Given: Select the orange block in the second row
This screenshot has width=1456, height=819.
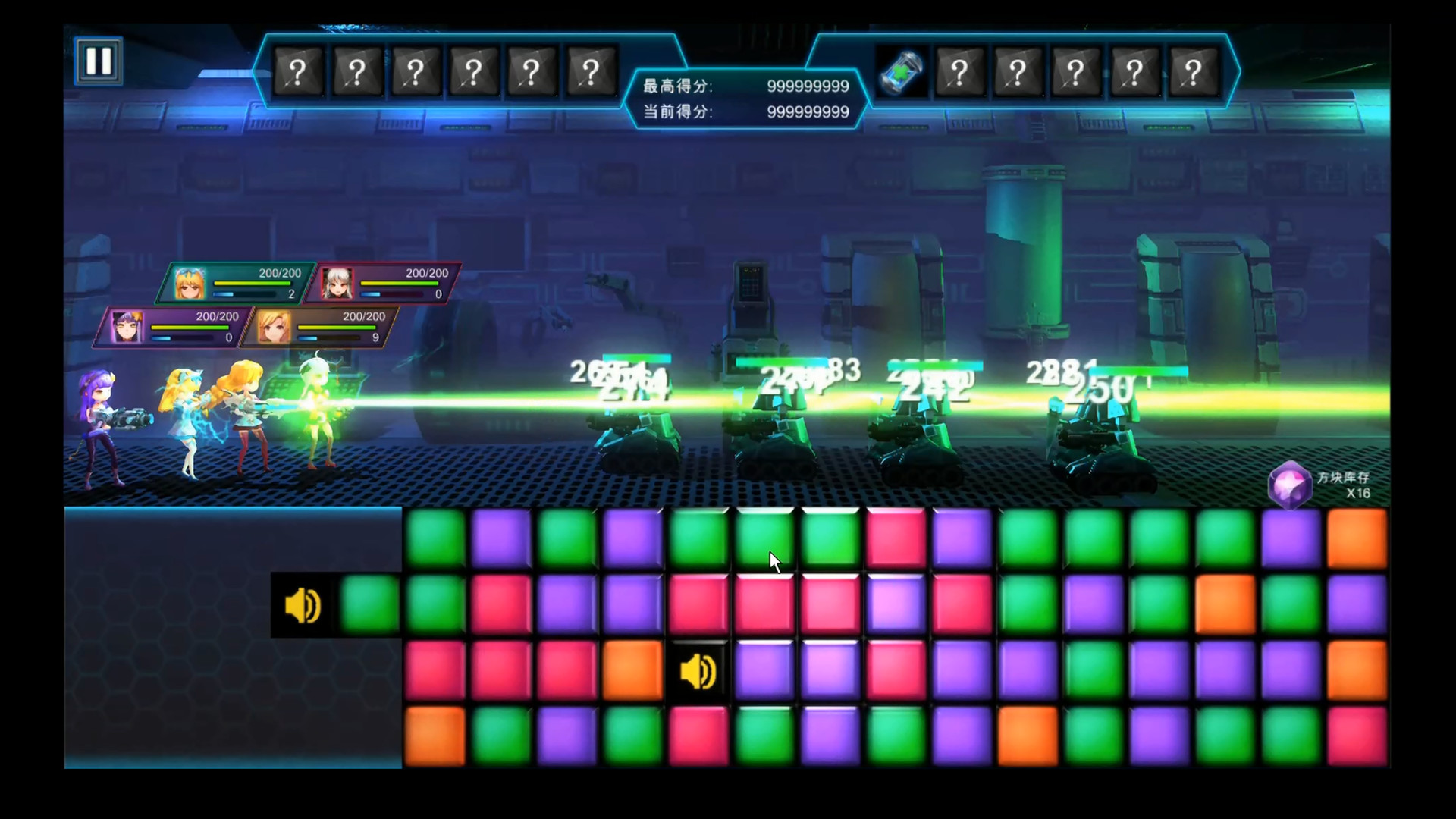Looking at the screenshot, I should 1225,604.
